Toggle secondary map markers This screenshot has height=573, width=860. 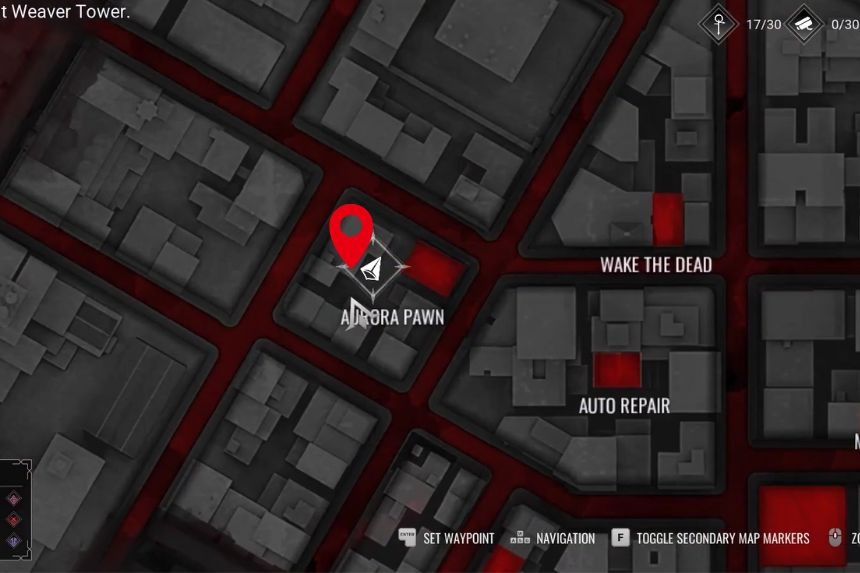pyautogui.click(x=722, y=538)
